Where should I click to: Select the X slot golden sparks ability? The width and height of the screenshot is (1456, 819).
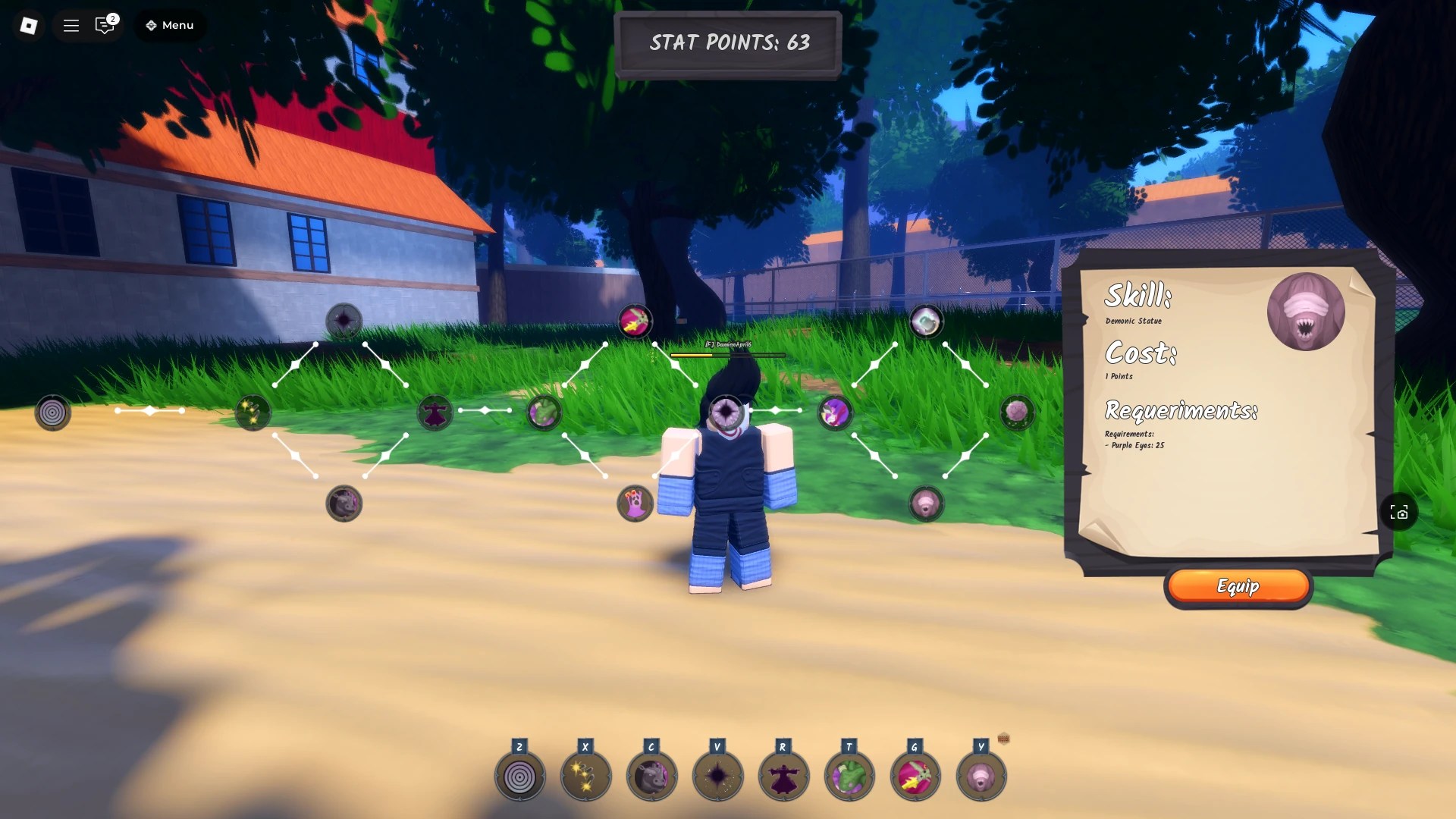[585, 775]
